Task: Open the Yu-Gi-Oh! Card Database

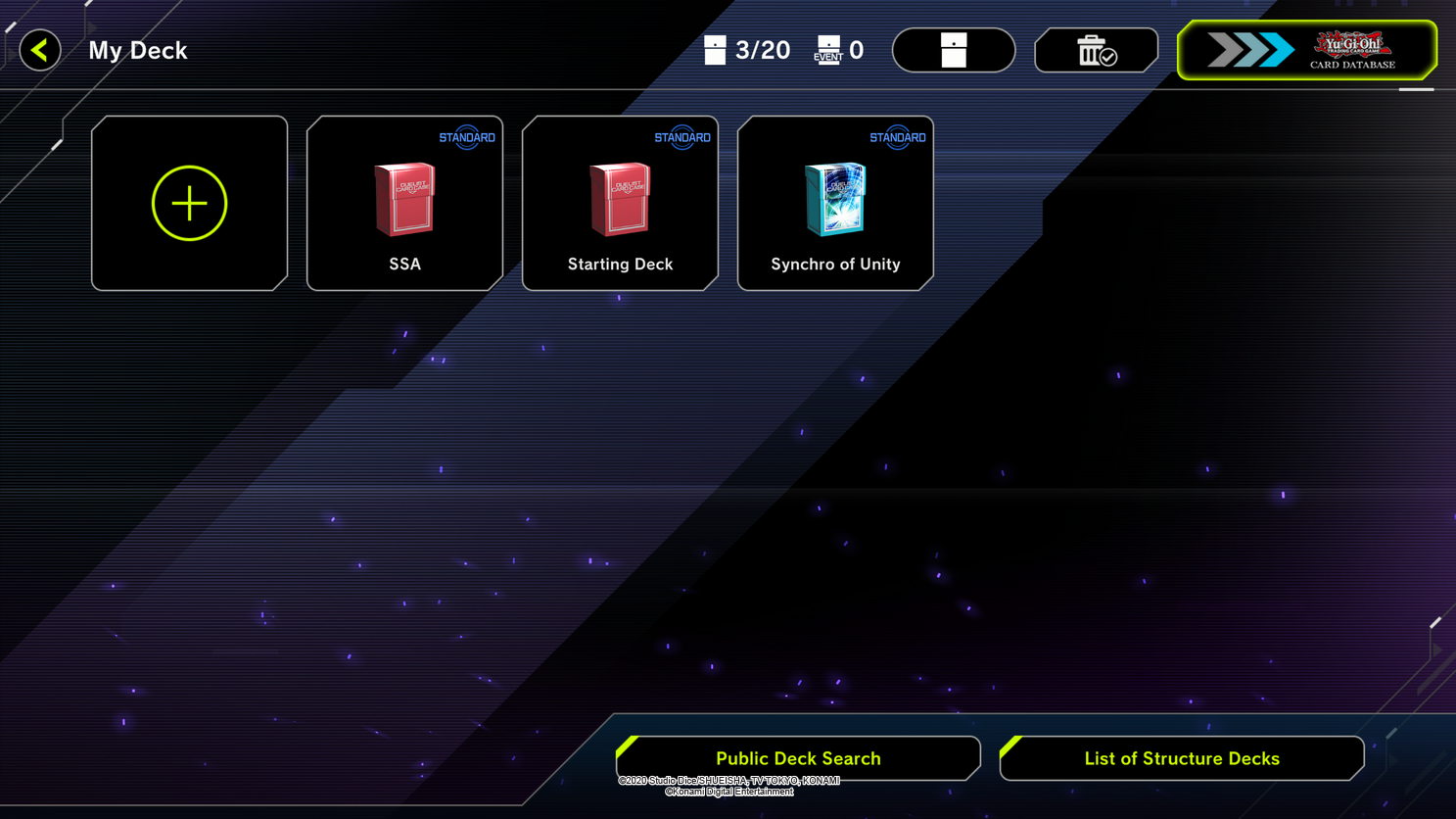Action: pos(1306,50)
